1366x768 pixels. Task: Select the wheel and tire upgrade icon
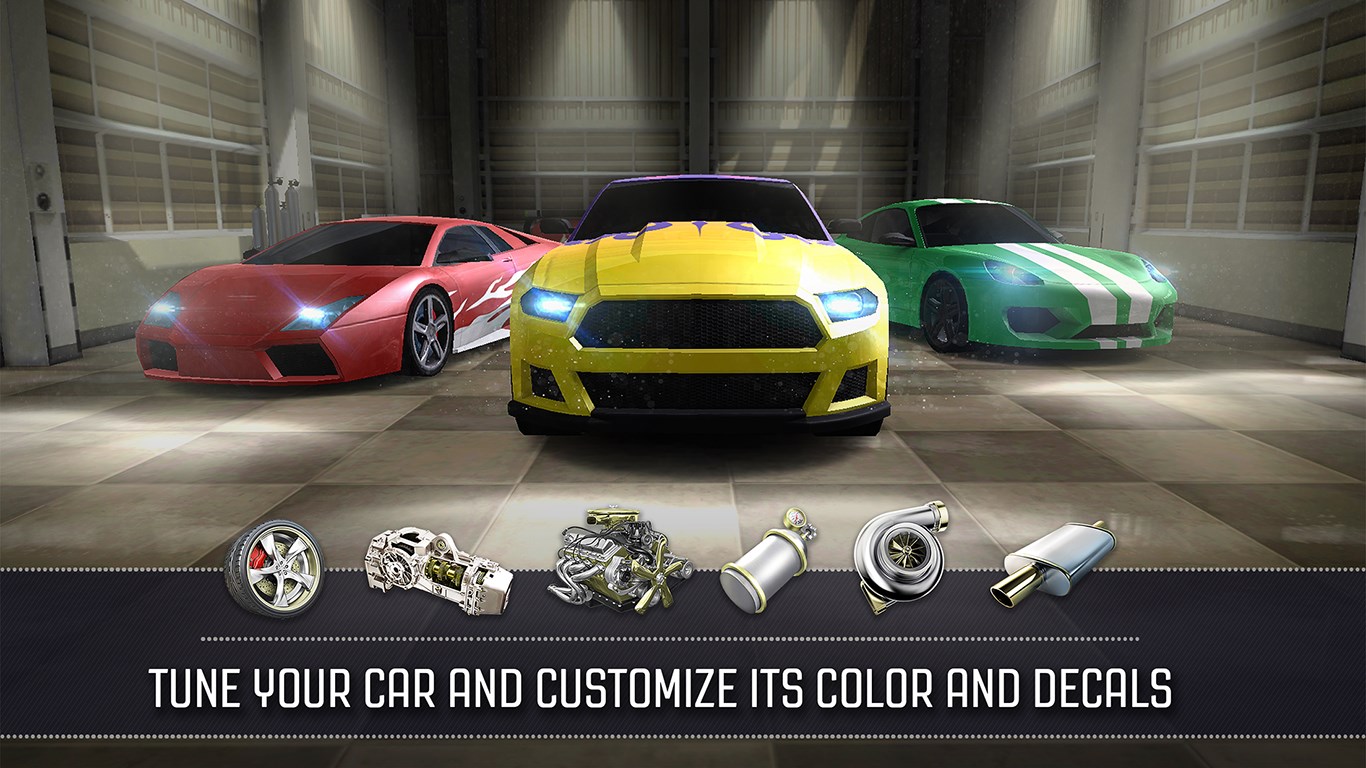(274, 566)
